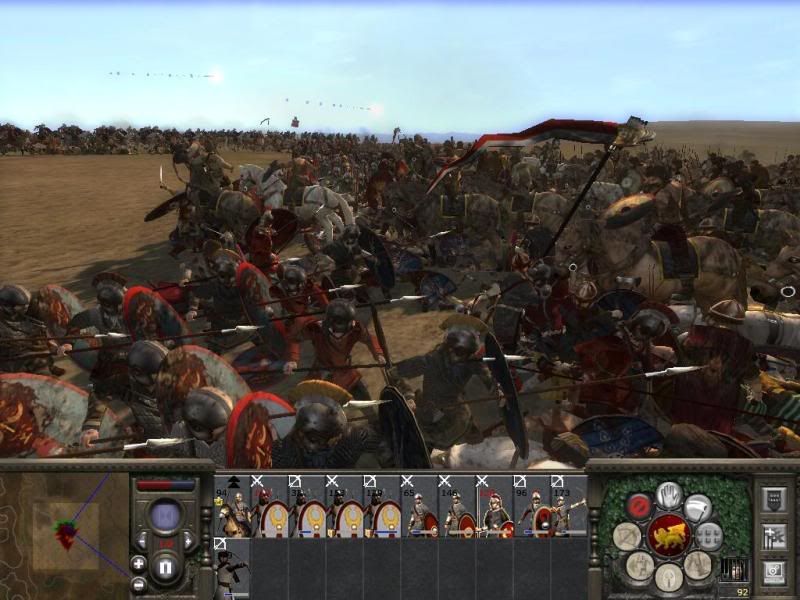Increase game speed with right arrow
The image size is (800, 600).
186,540
